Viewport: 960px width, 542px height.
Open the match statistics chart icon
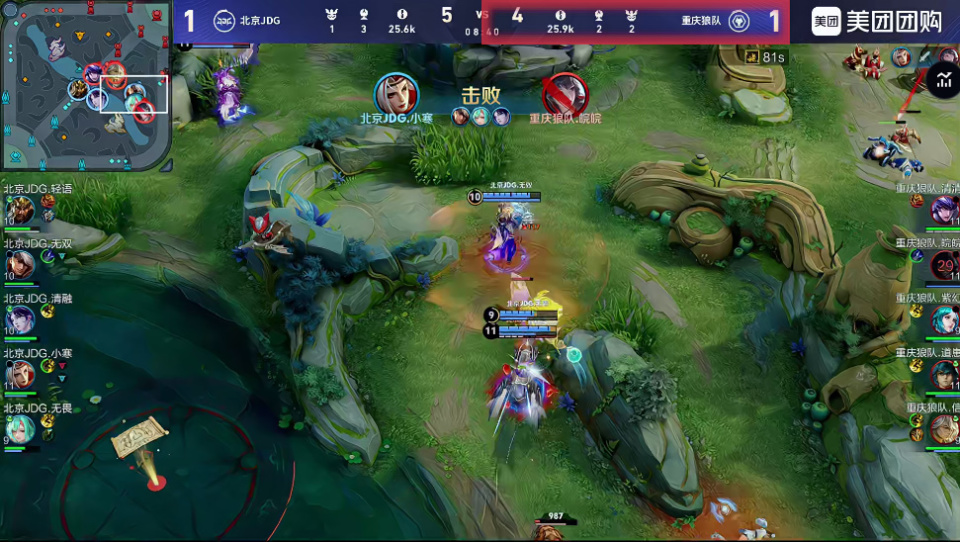coord(943,81)
